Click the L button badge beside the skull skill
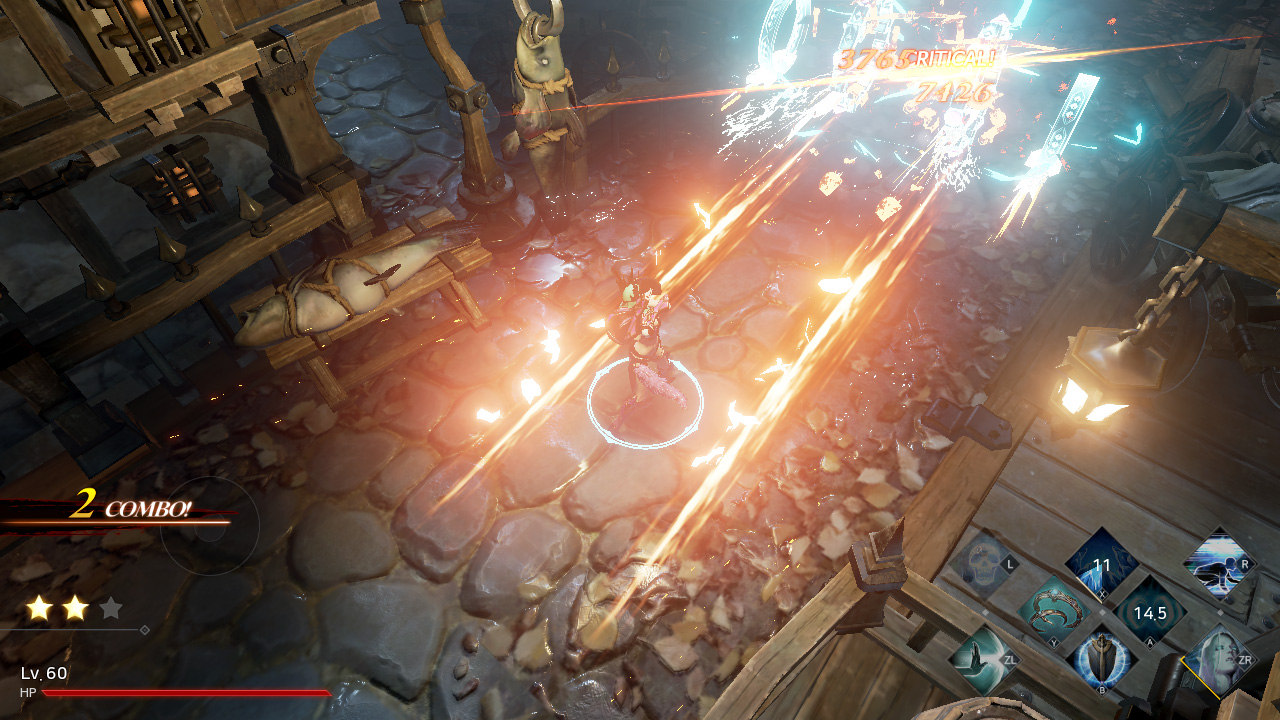 [1009, 563]
